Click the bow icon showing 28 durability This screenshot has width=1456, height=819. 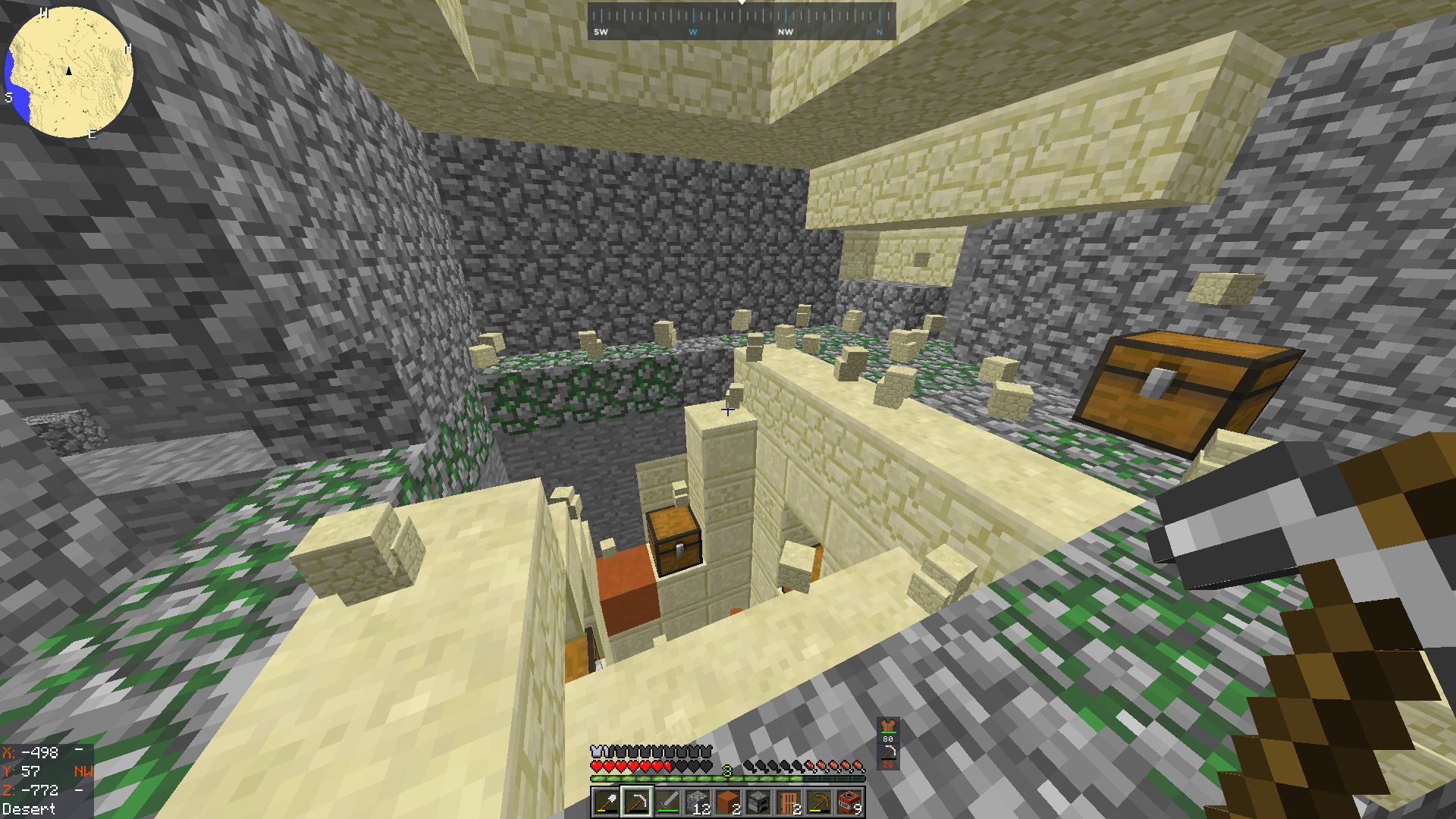click(x=889, y=755)
